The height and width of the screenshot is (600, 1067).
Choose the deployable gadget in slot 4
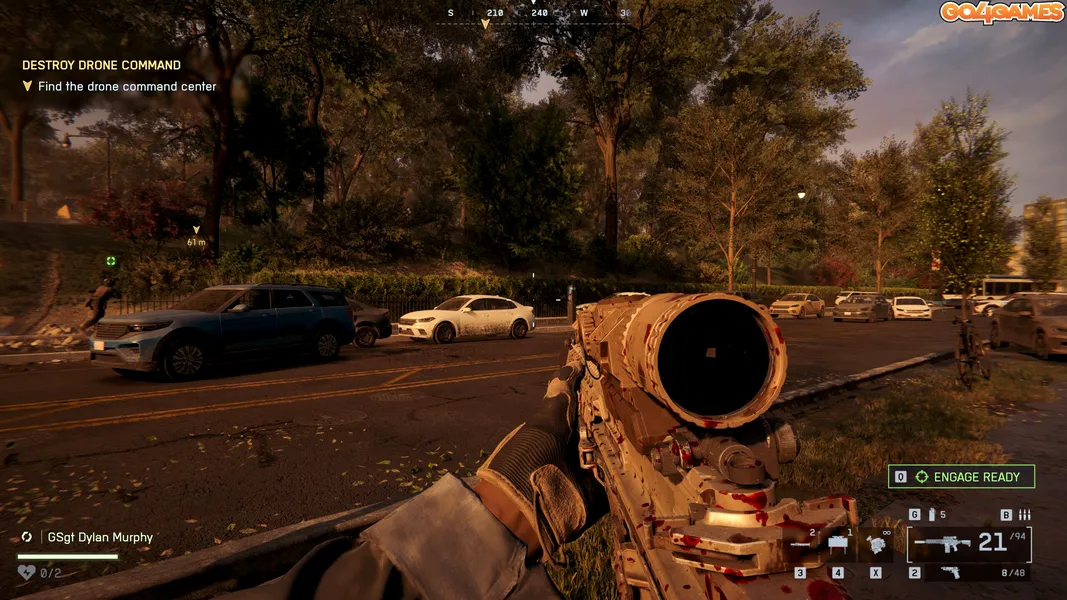(838, 545)
